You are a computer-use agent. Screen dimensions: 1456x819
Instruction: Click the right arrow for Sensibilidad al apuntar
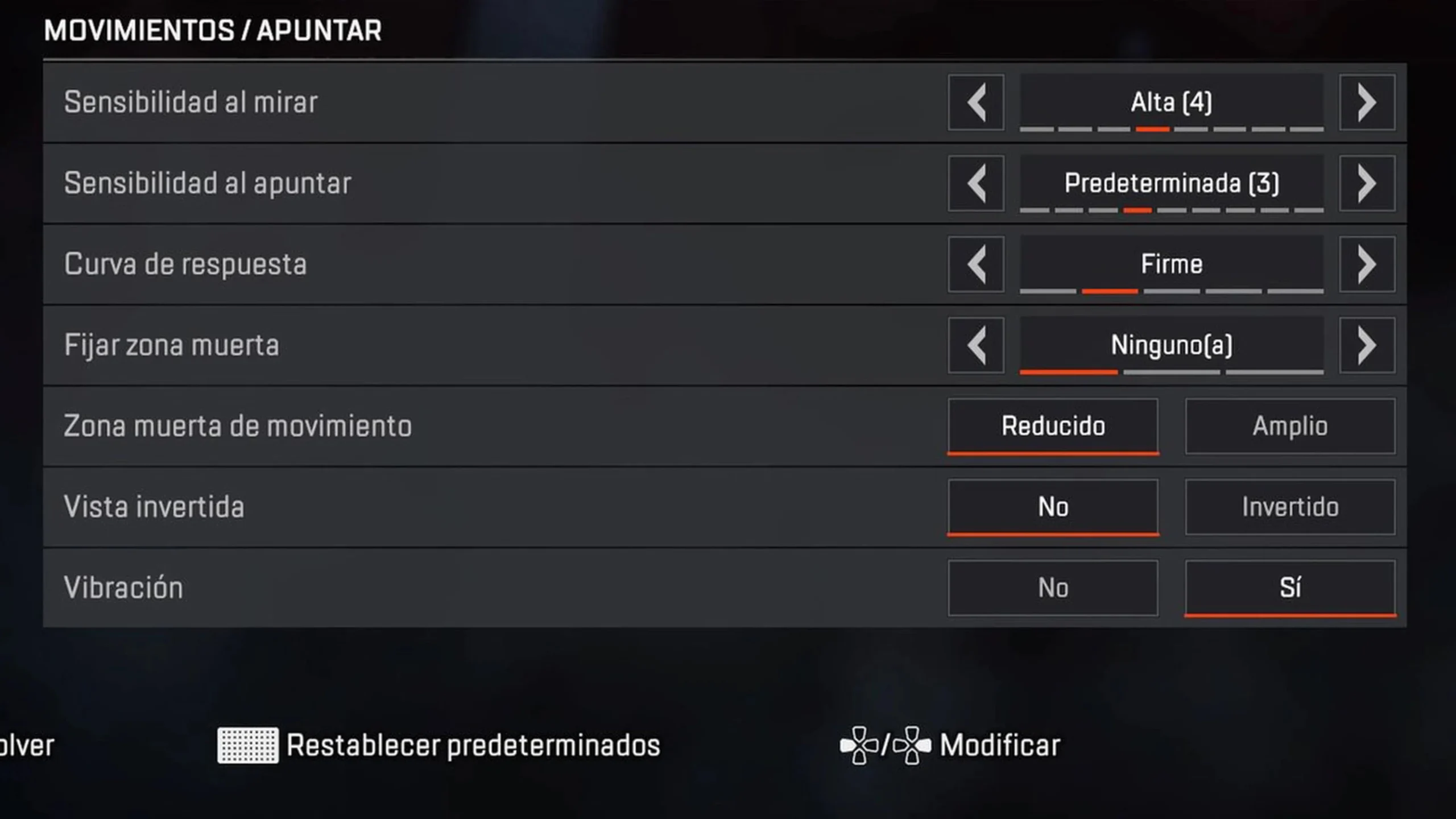tap(1367, 183)
